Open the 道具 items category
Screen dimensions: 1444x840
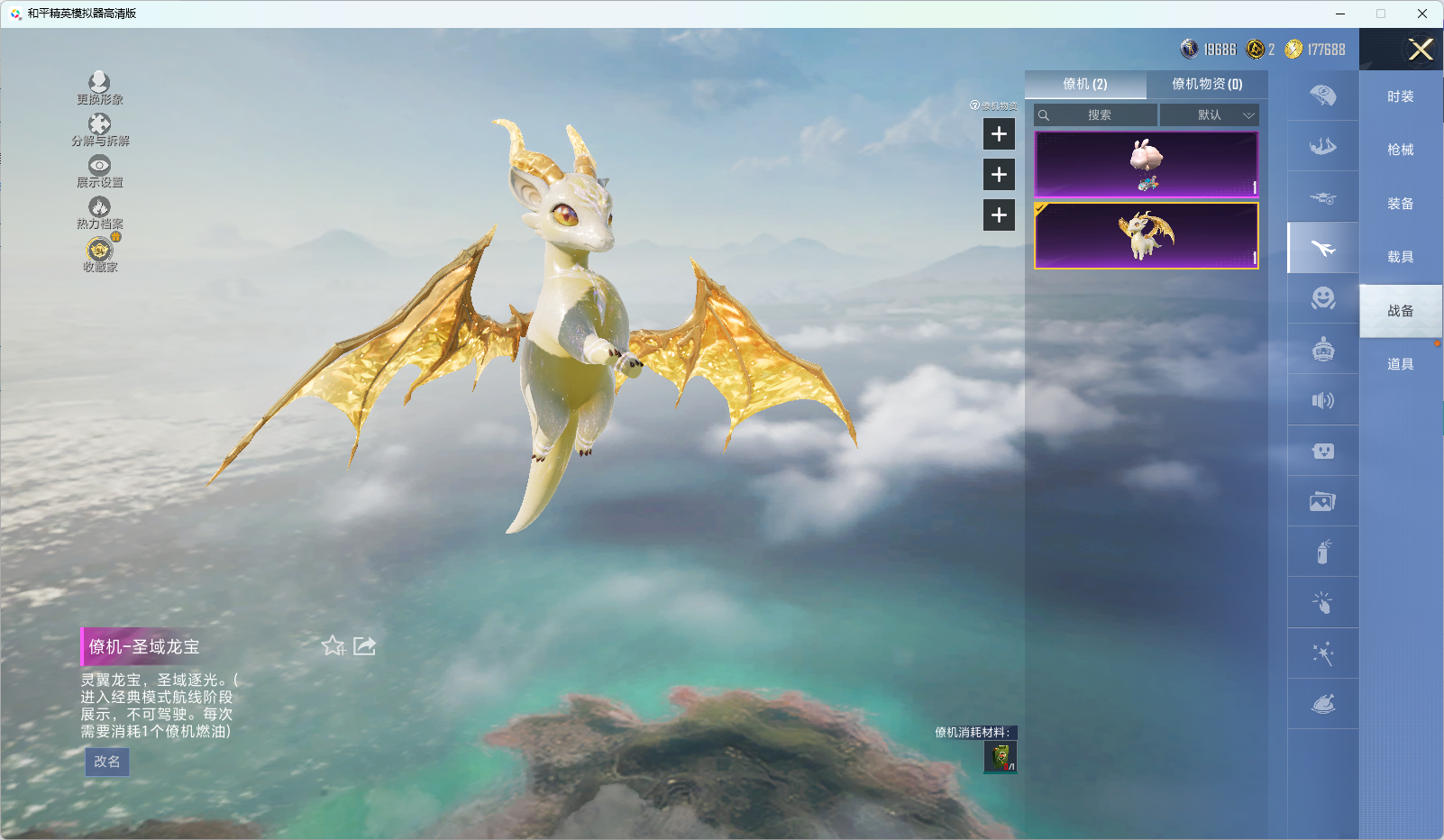pos(1400,364)
